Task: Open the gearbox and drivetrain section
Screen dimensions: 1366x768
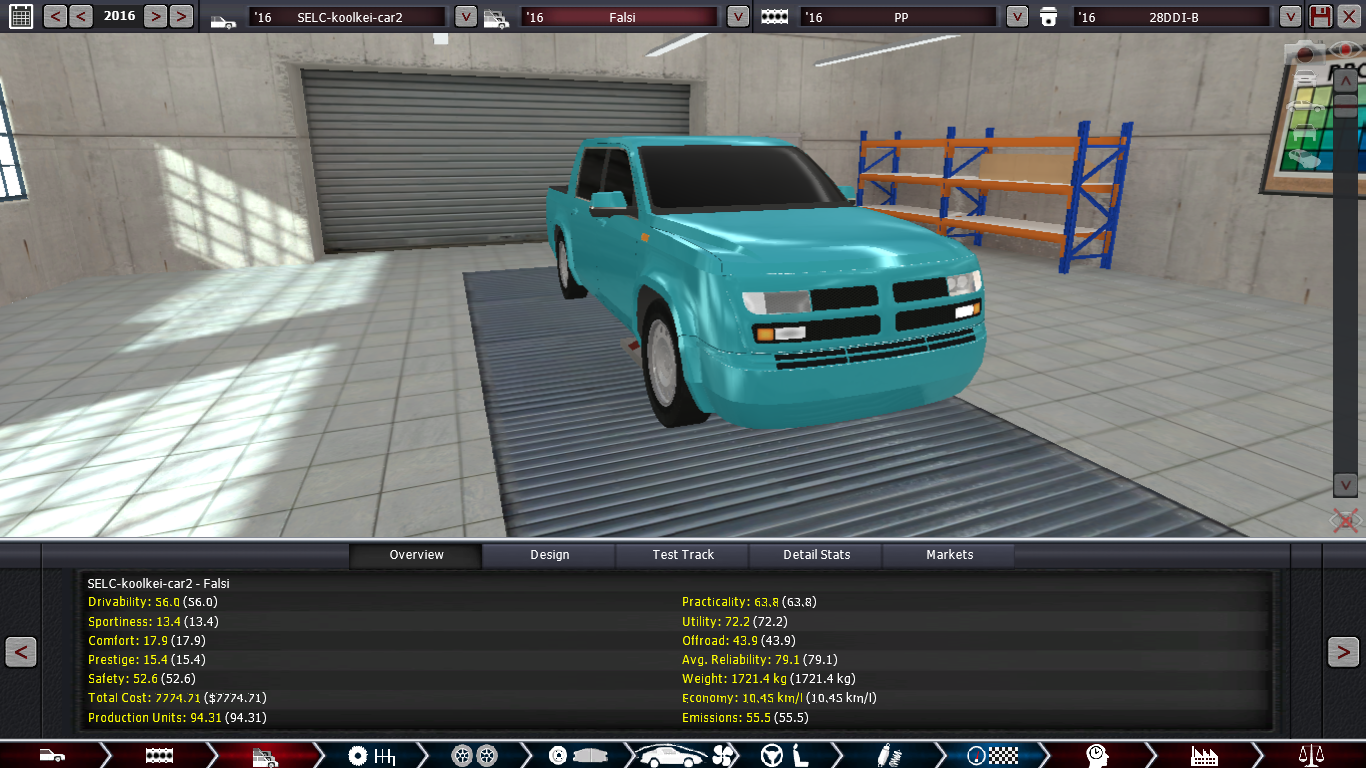Action: point(369,755)
